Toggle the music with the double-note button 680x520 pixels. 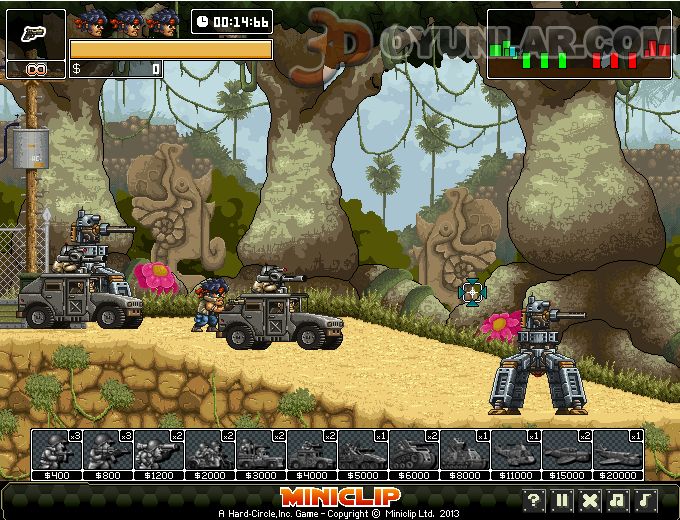[618, 500]
